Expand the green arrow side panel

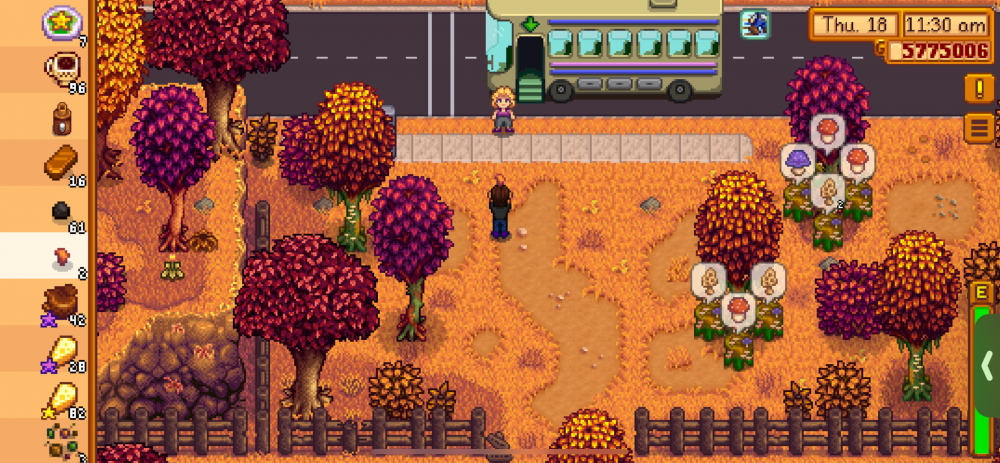pos(987,362)
